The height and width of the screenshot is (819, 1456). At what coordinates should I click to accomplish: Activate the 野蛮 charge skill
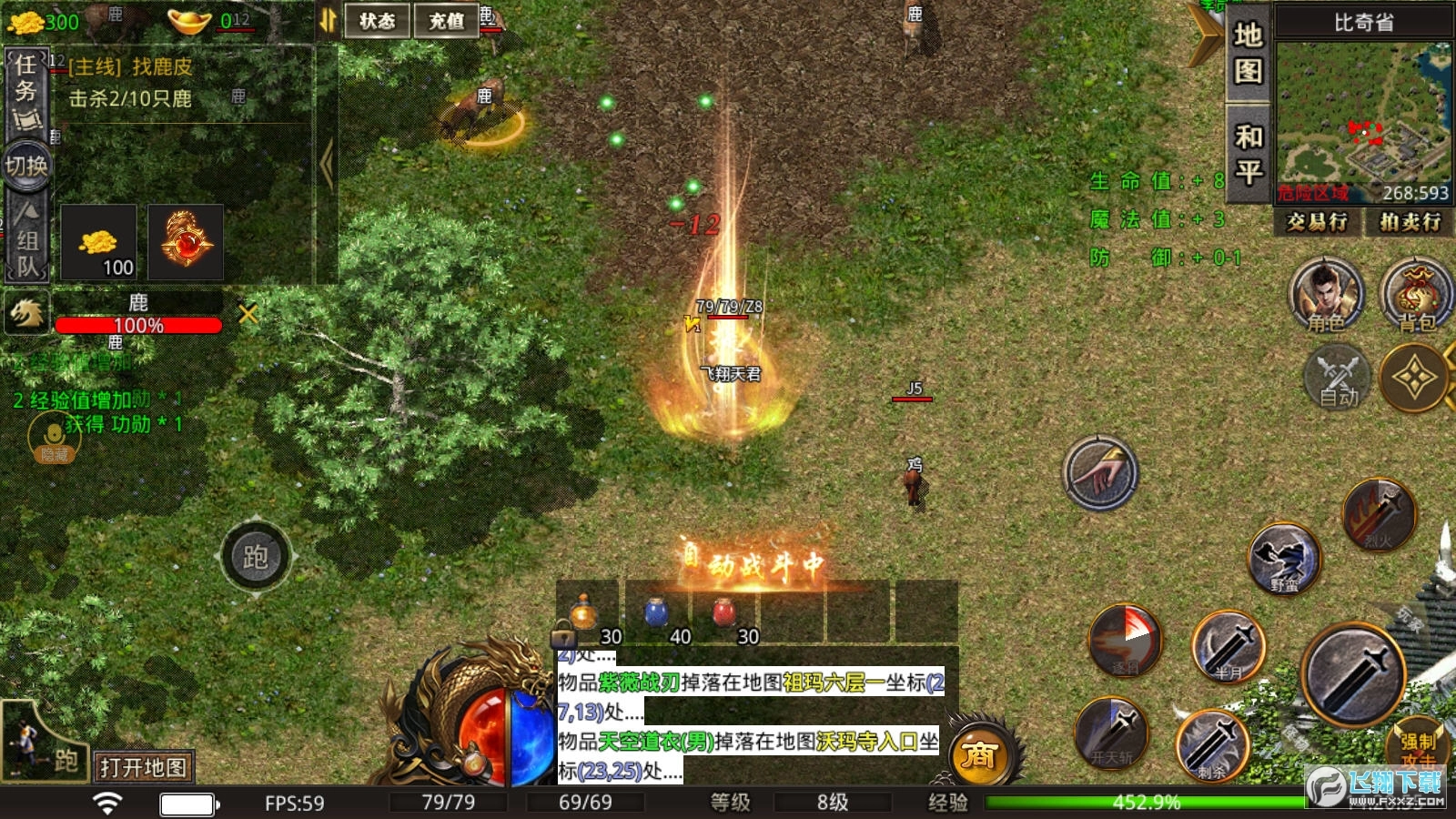[x=1284, y=559]
